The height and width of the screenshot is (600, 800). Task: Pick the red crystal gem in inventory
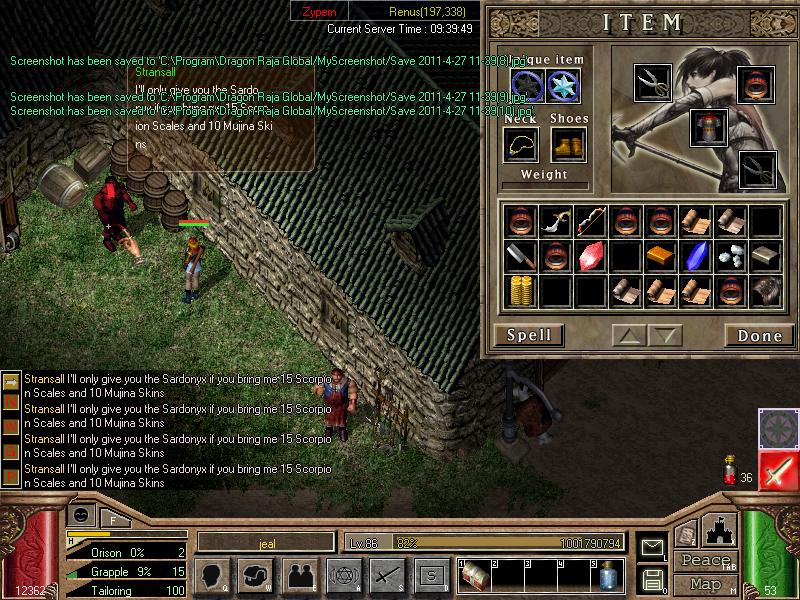pos(590,256)
